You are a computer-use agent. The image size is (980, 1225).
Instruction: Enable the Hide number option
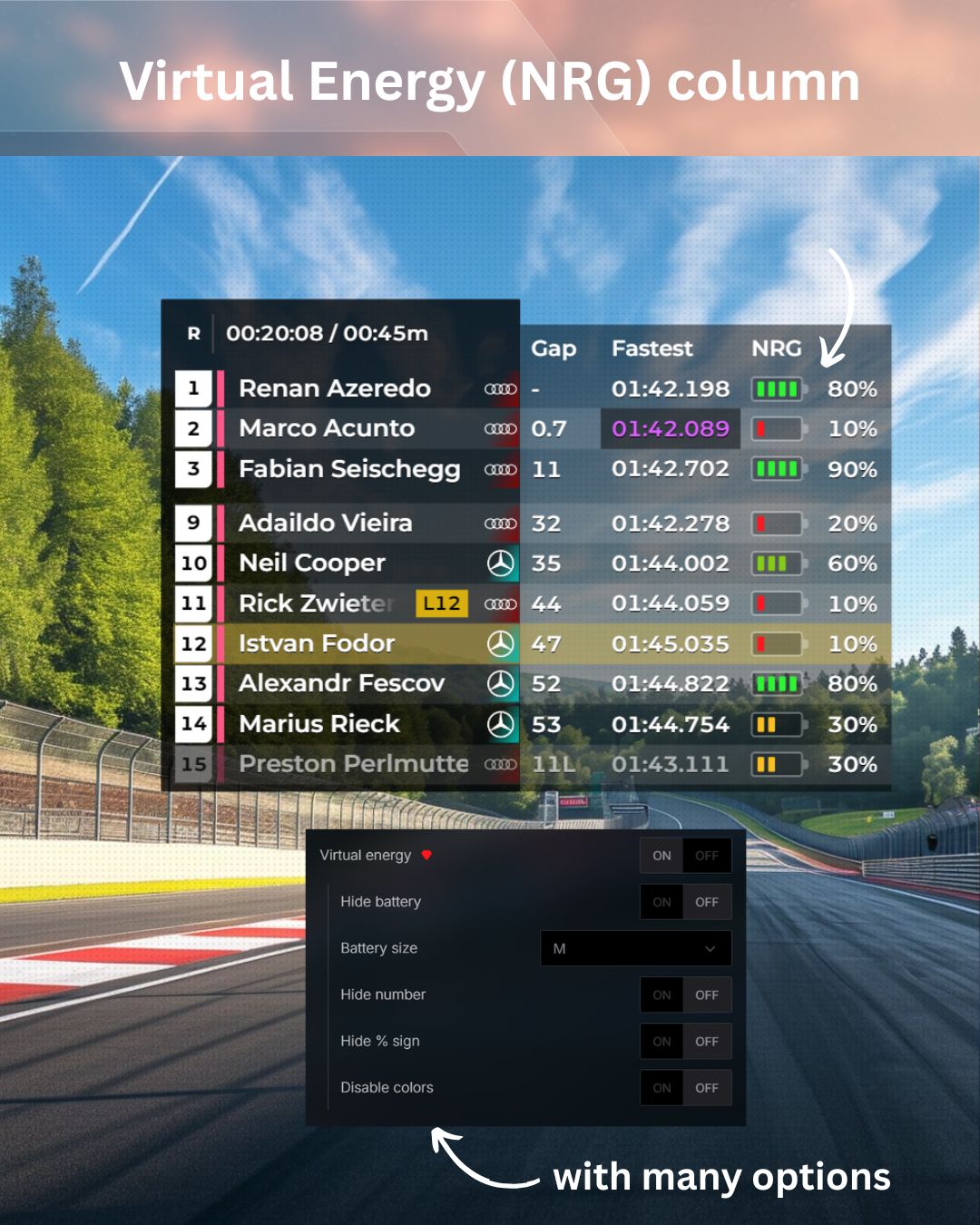coord(662,995)
